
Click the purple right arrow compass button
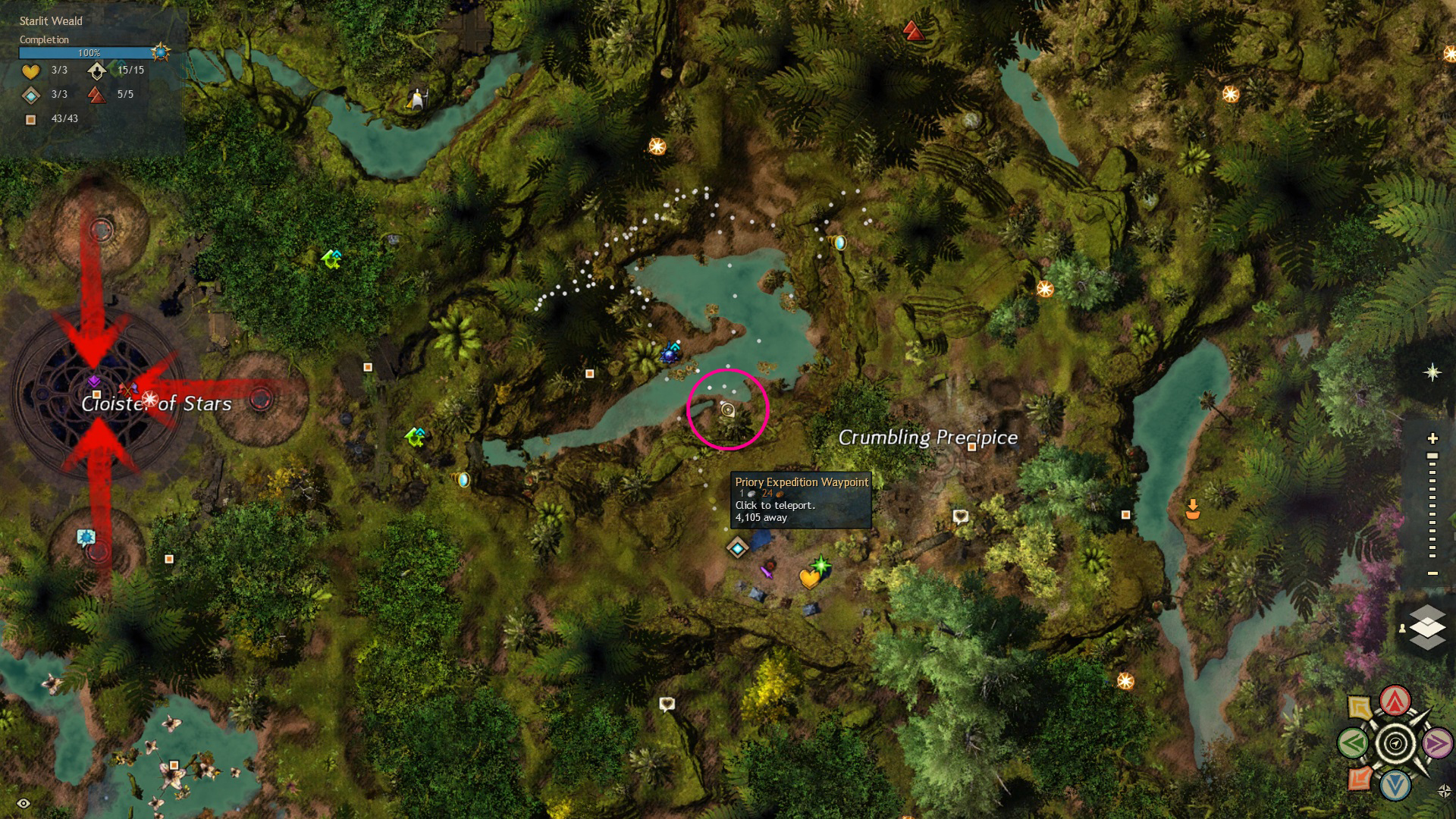tap(1437, 743)
